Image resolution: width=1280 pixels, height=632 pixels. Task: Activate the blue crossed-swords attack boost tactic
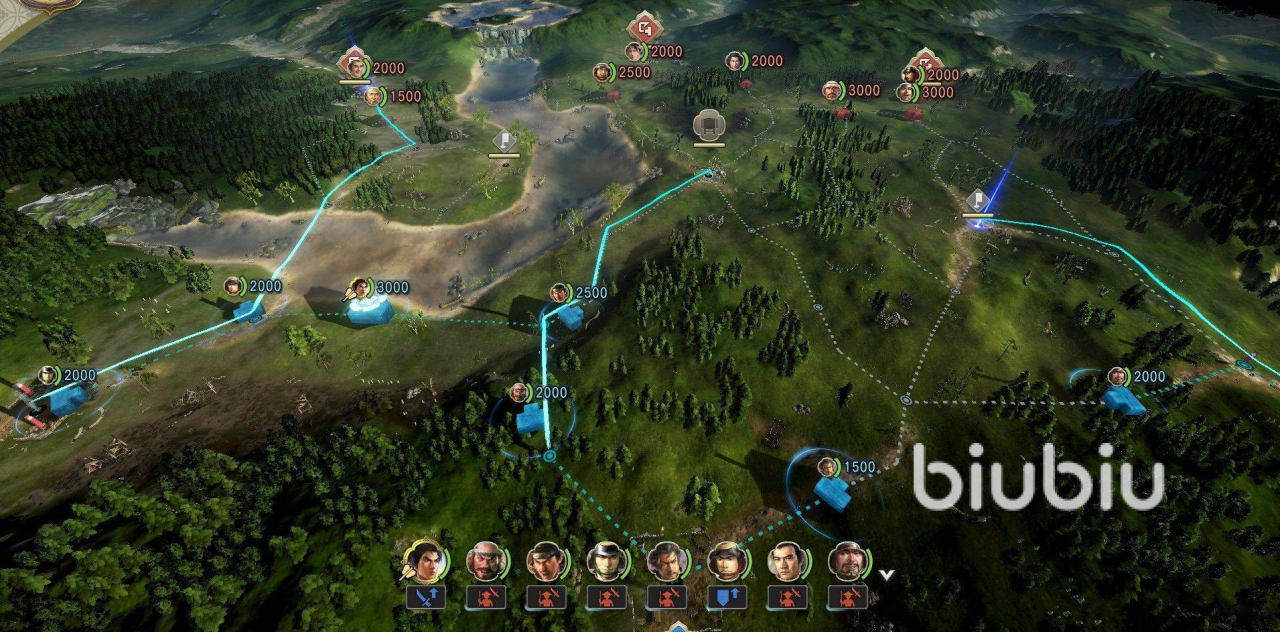[426, 598]
